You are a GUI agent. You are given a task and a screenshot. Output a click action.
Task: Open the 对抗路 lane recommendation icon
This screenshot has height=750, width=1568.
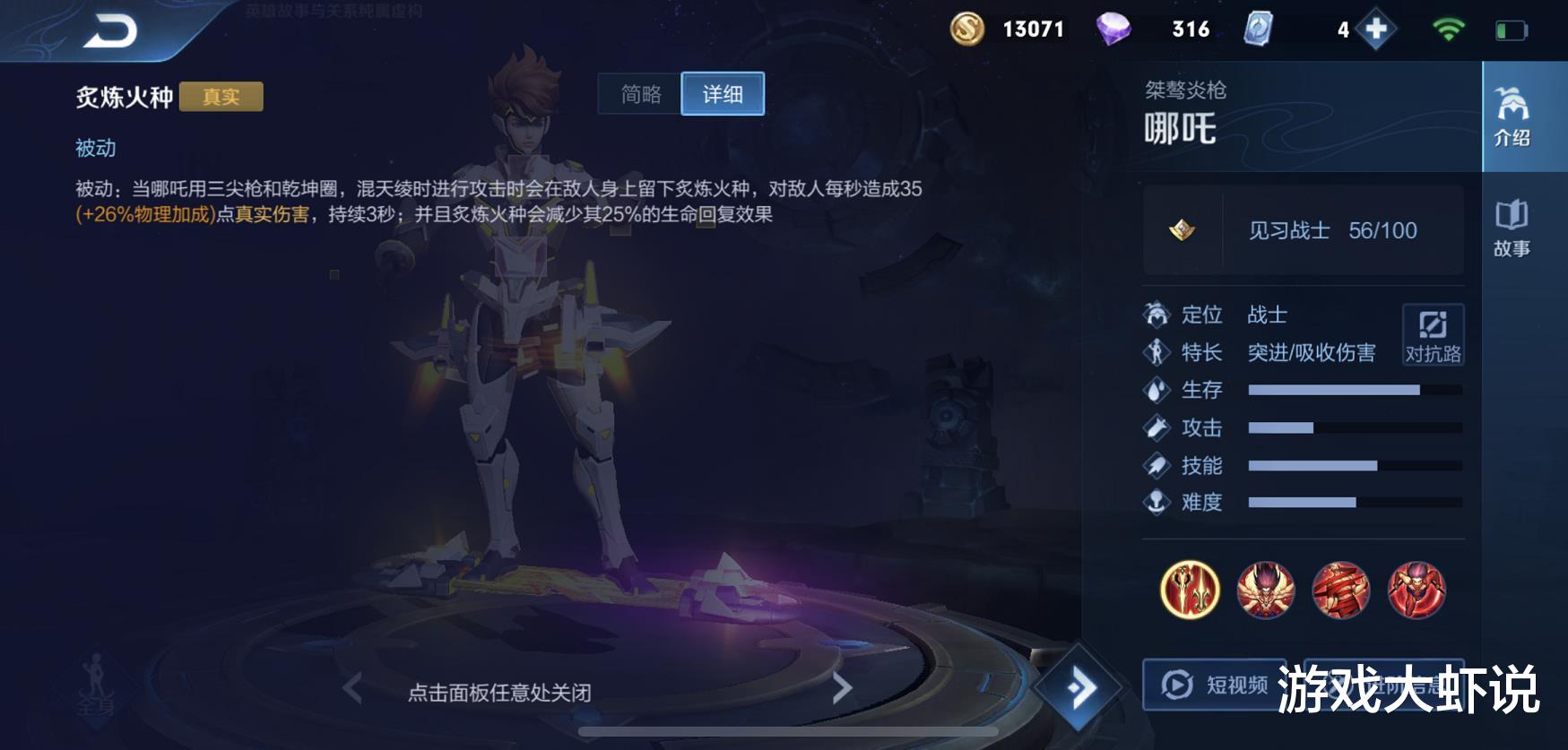pyautogui.click(x=1434, y=335)
